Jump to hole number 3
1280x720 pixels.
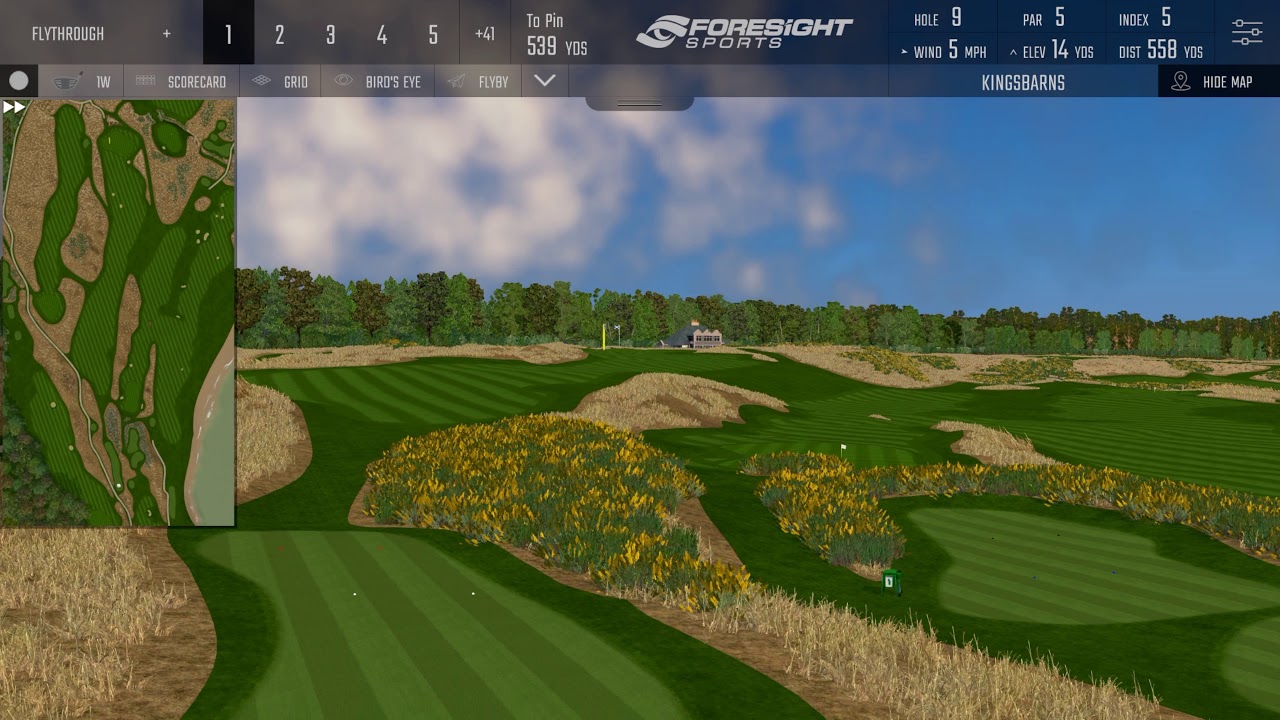click(330, 35)
